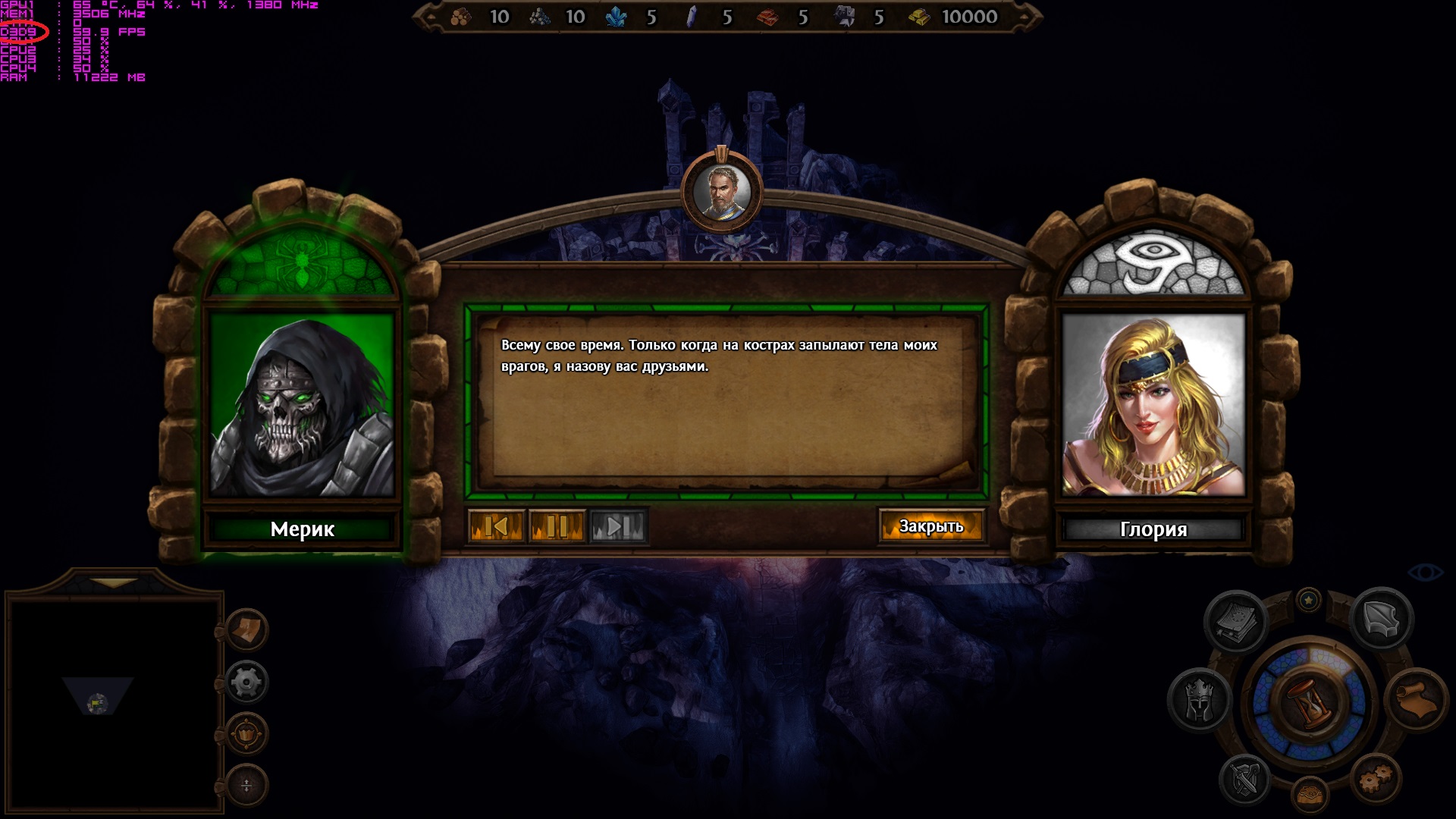
Task: Click the minimap
Action: click(114, 701)
